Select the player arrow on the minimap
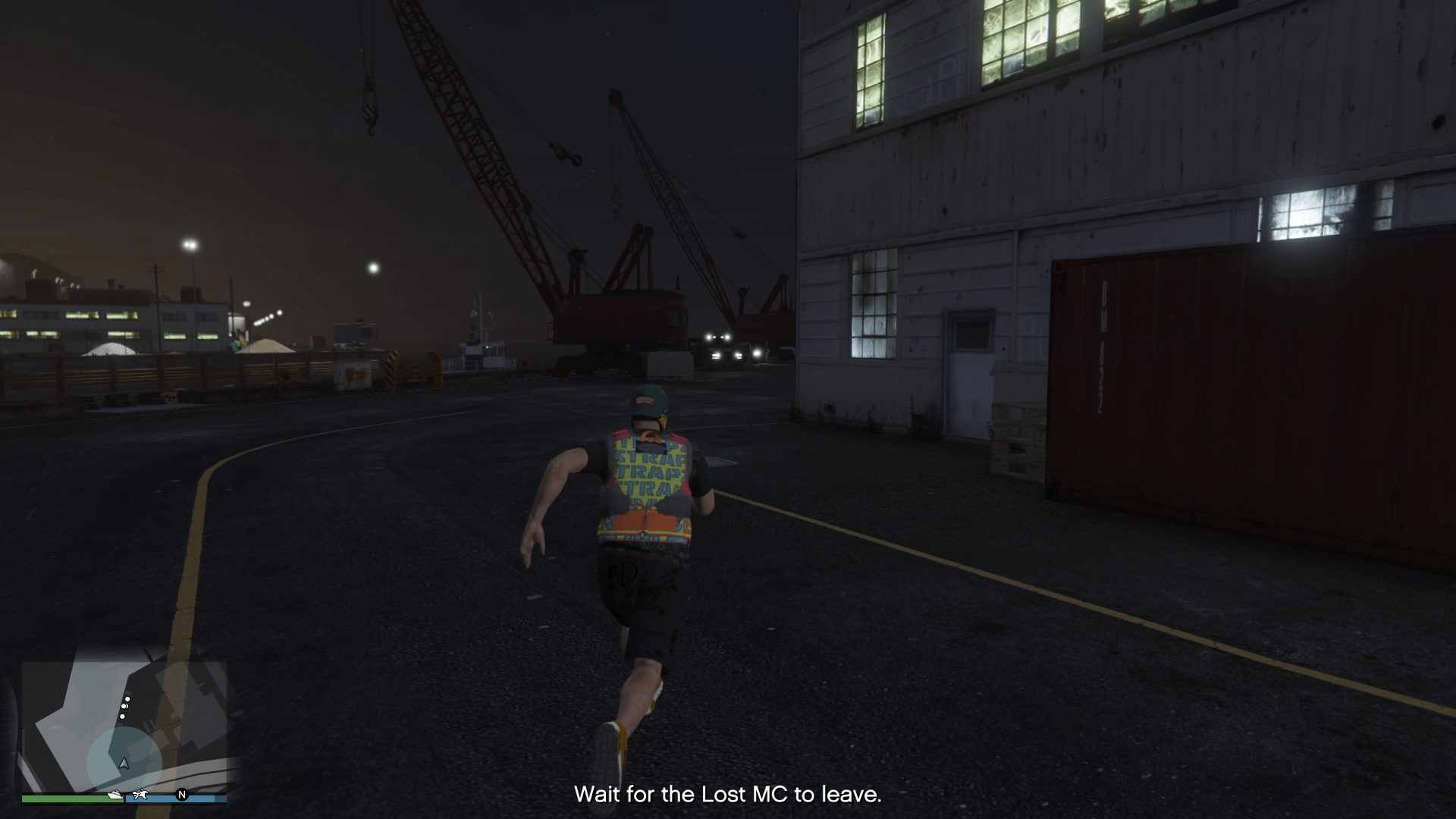Screen dimensions: 1456x819 coord(124,763)
